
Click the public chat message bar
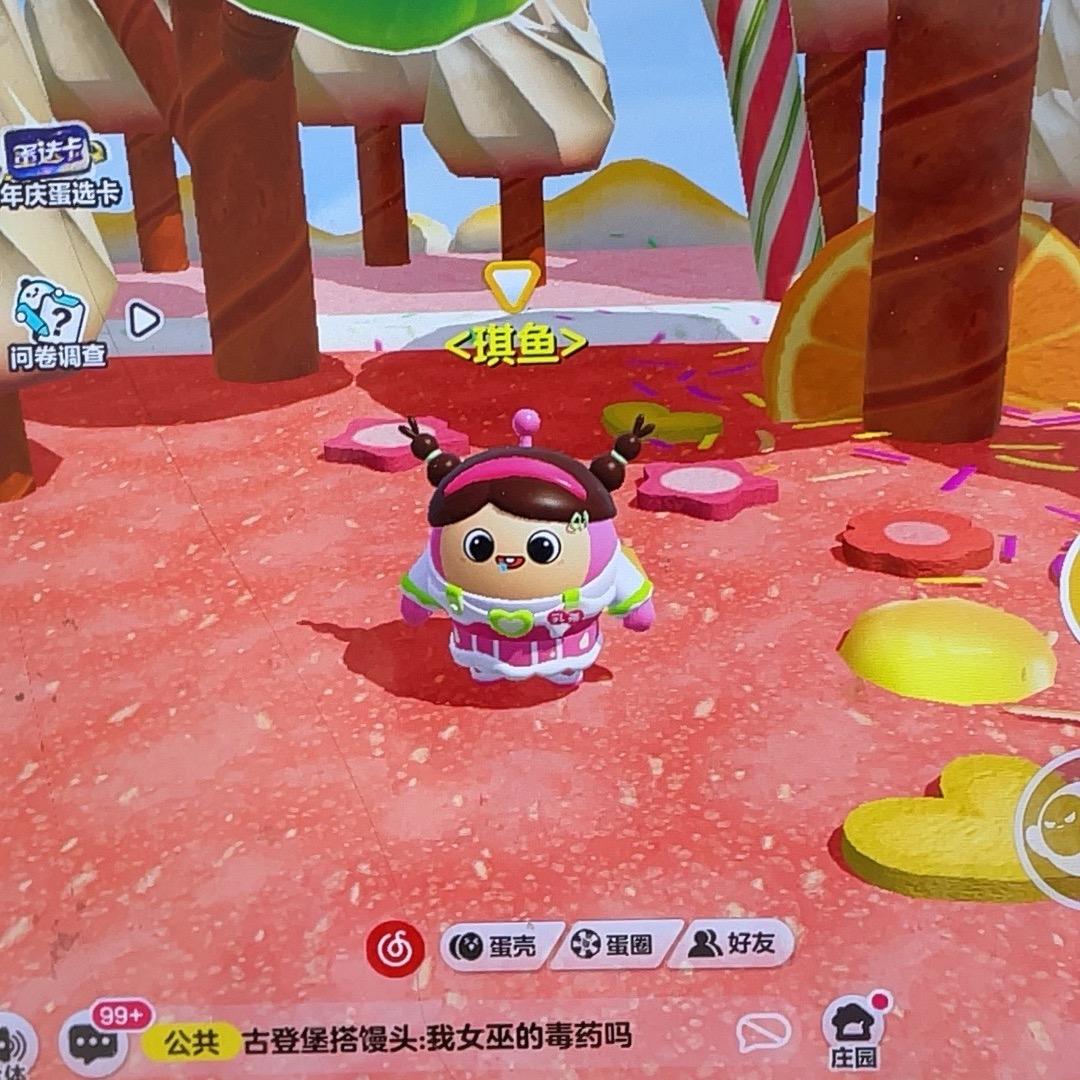(440, 1038)
